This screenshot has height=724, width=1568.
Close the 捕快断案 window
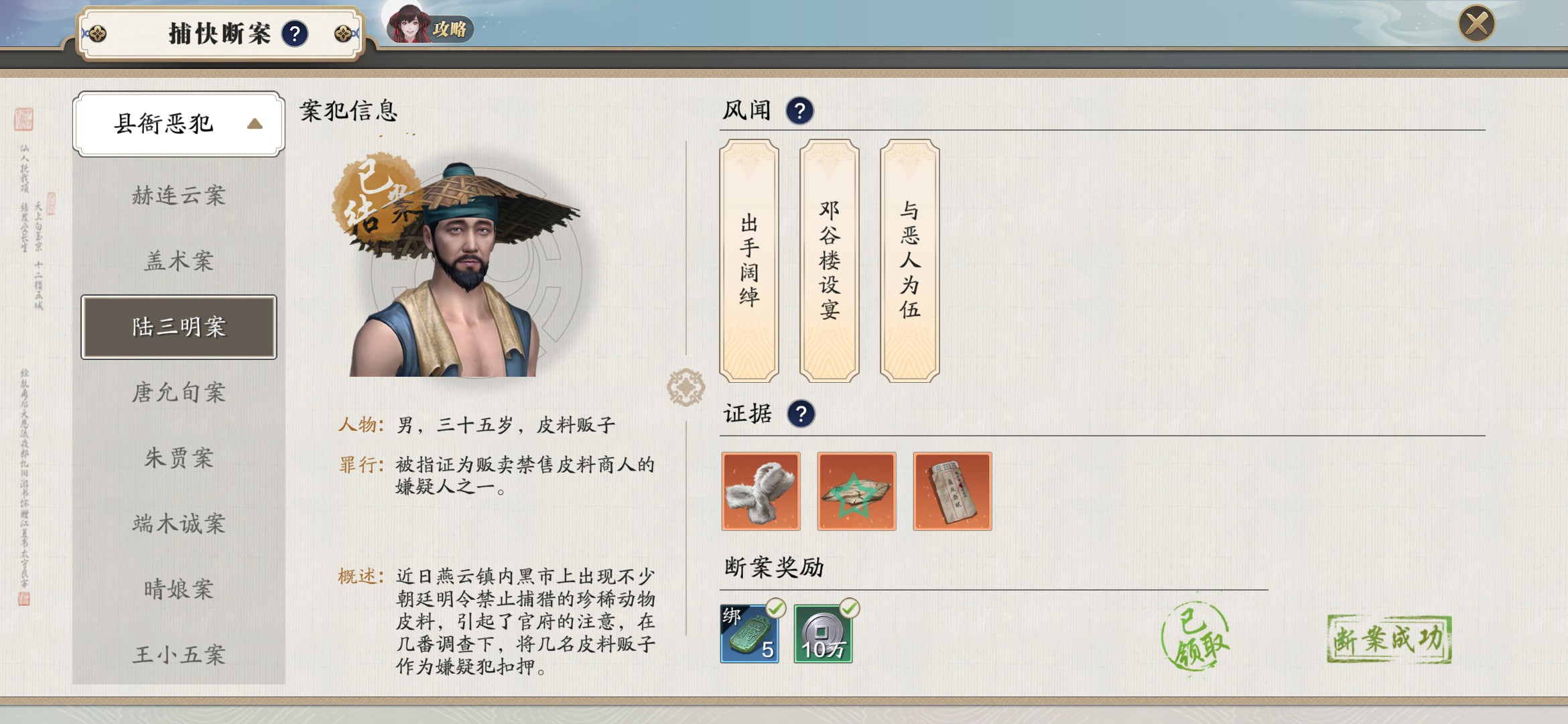[x=1476, y=24]
